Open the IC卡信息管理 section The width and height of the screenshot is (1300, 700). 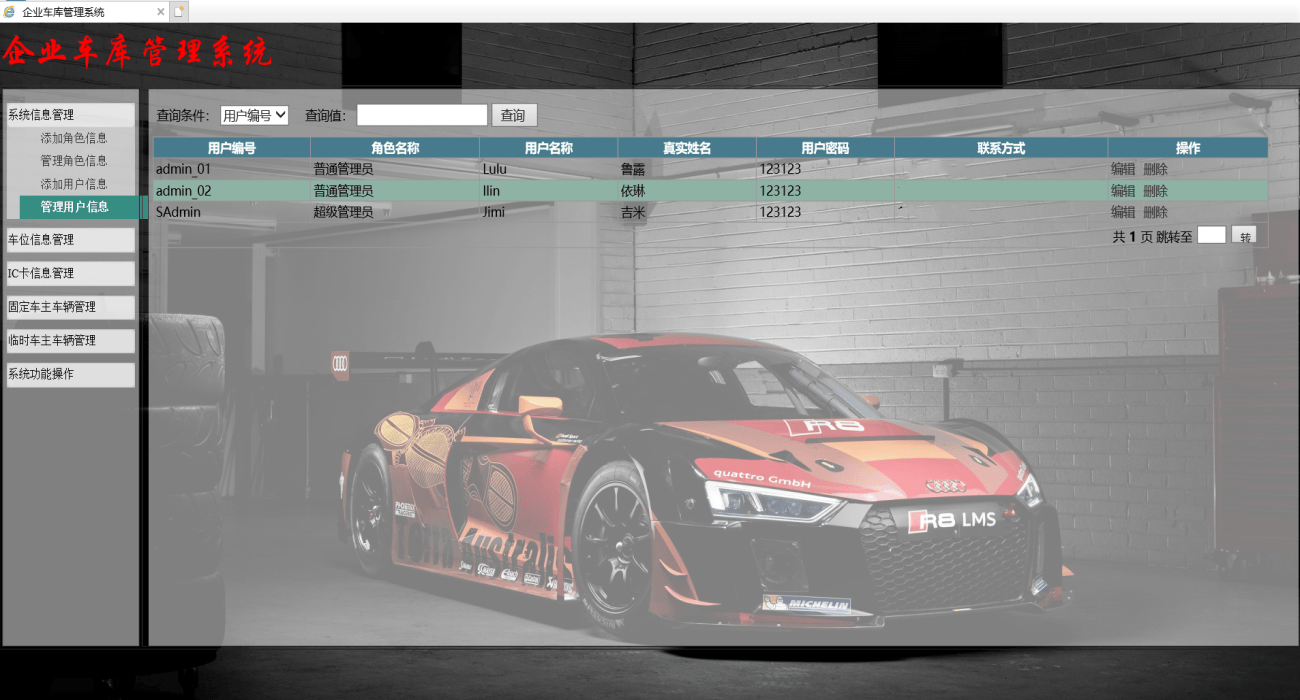pyautogui.click(x=70, y=273)
